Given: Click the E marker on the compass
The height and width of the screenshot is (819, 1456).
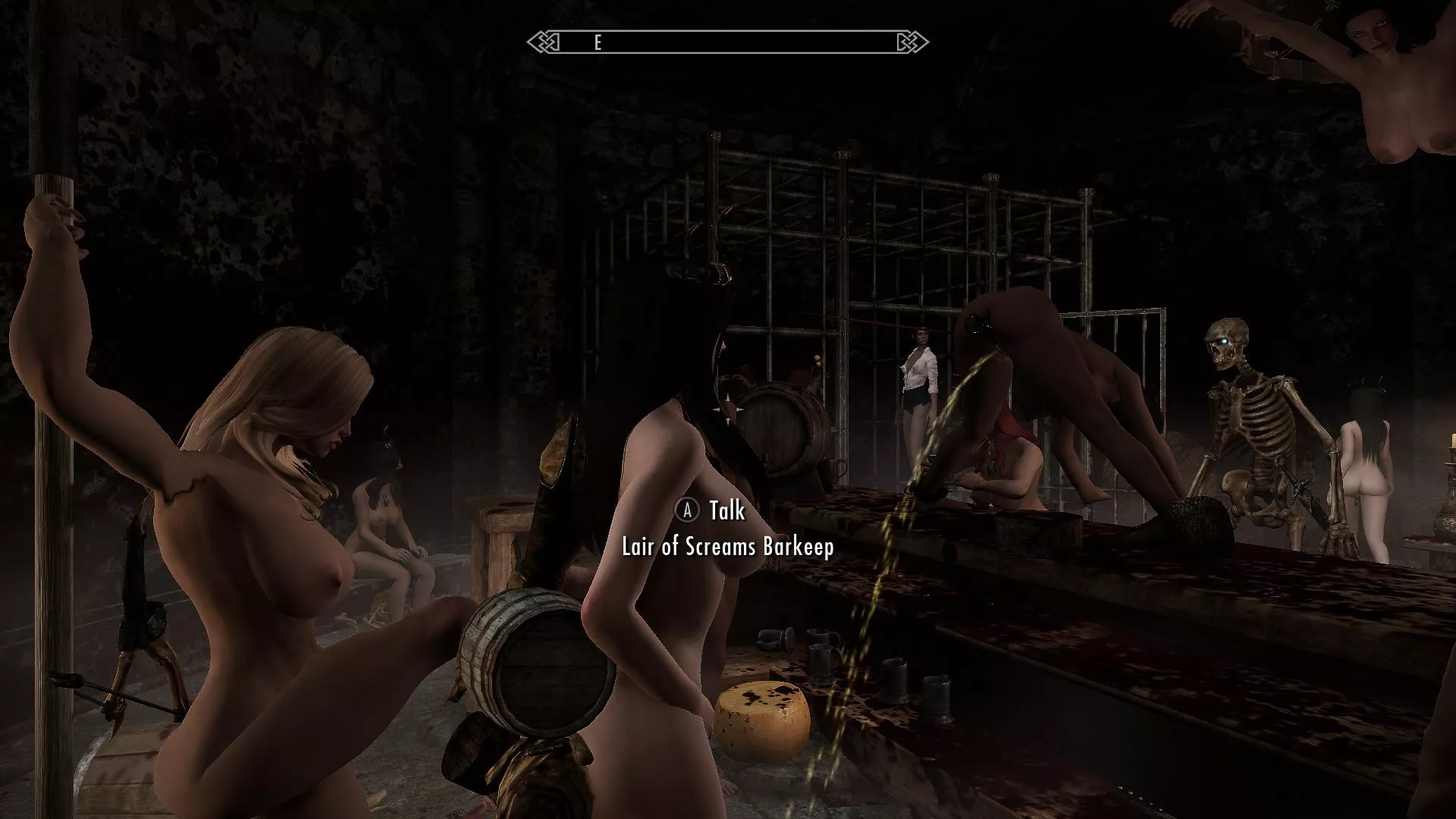Looking at the screenshot, I should 598,43.
